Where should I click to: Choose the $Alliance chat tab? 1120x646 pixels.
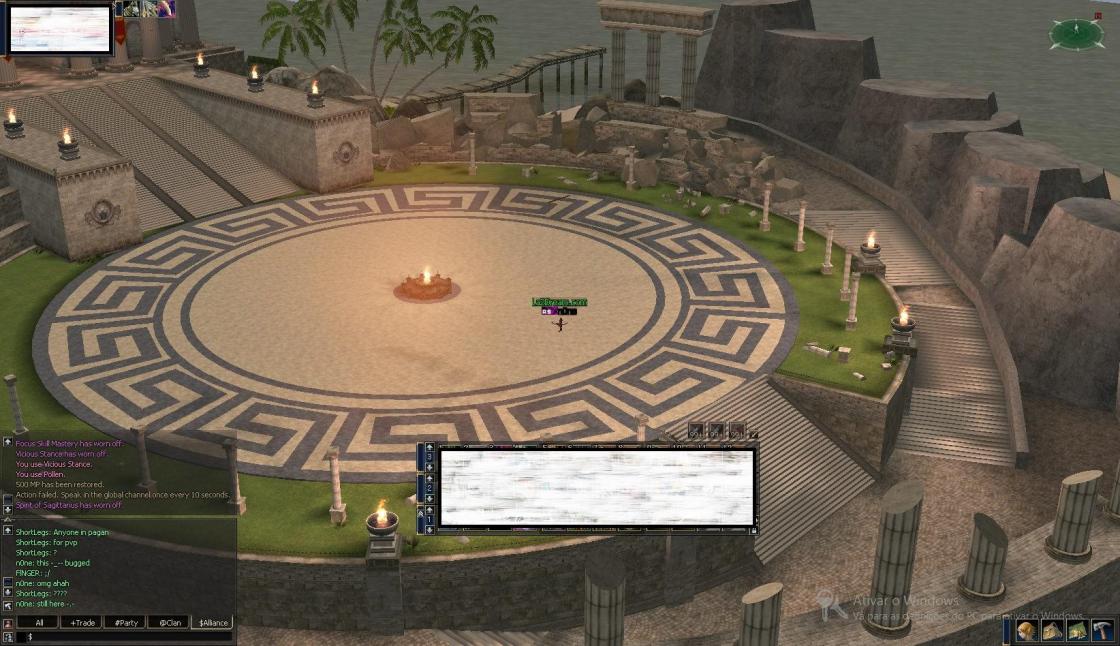click(212, 622)
